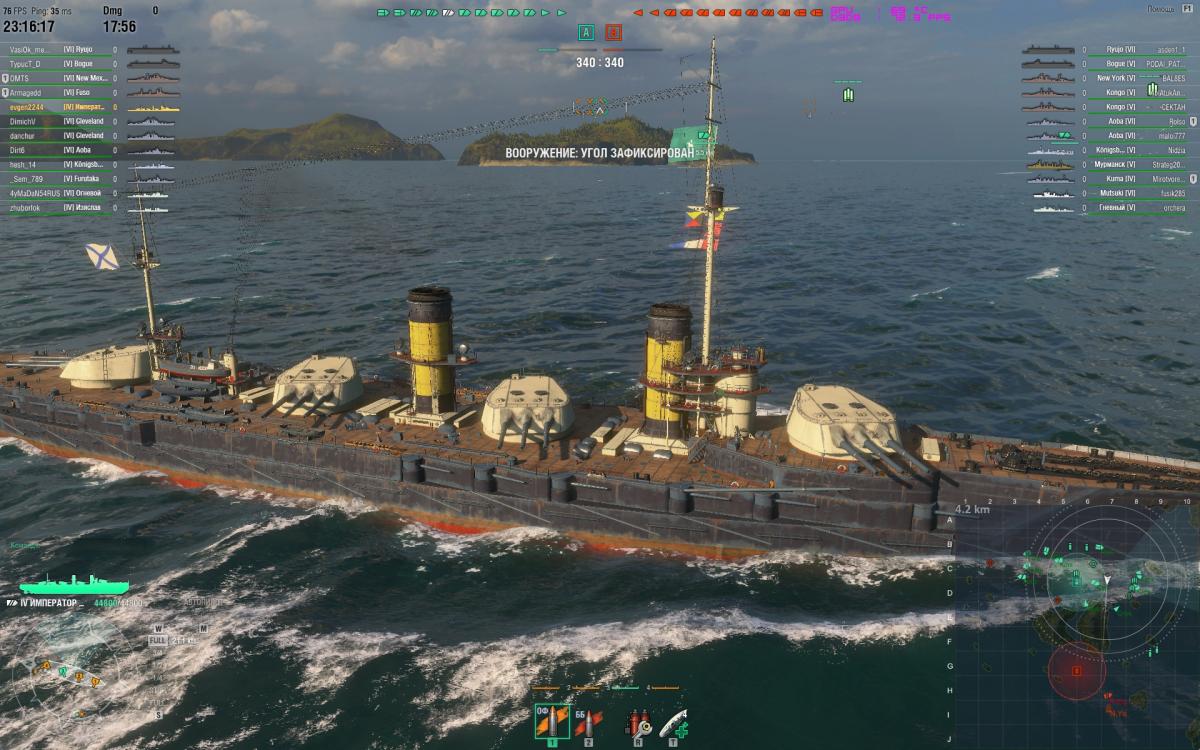Click own ship status silhouette icon
Viewport: 1200px width, 750px height.
74,584
